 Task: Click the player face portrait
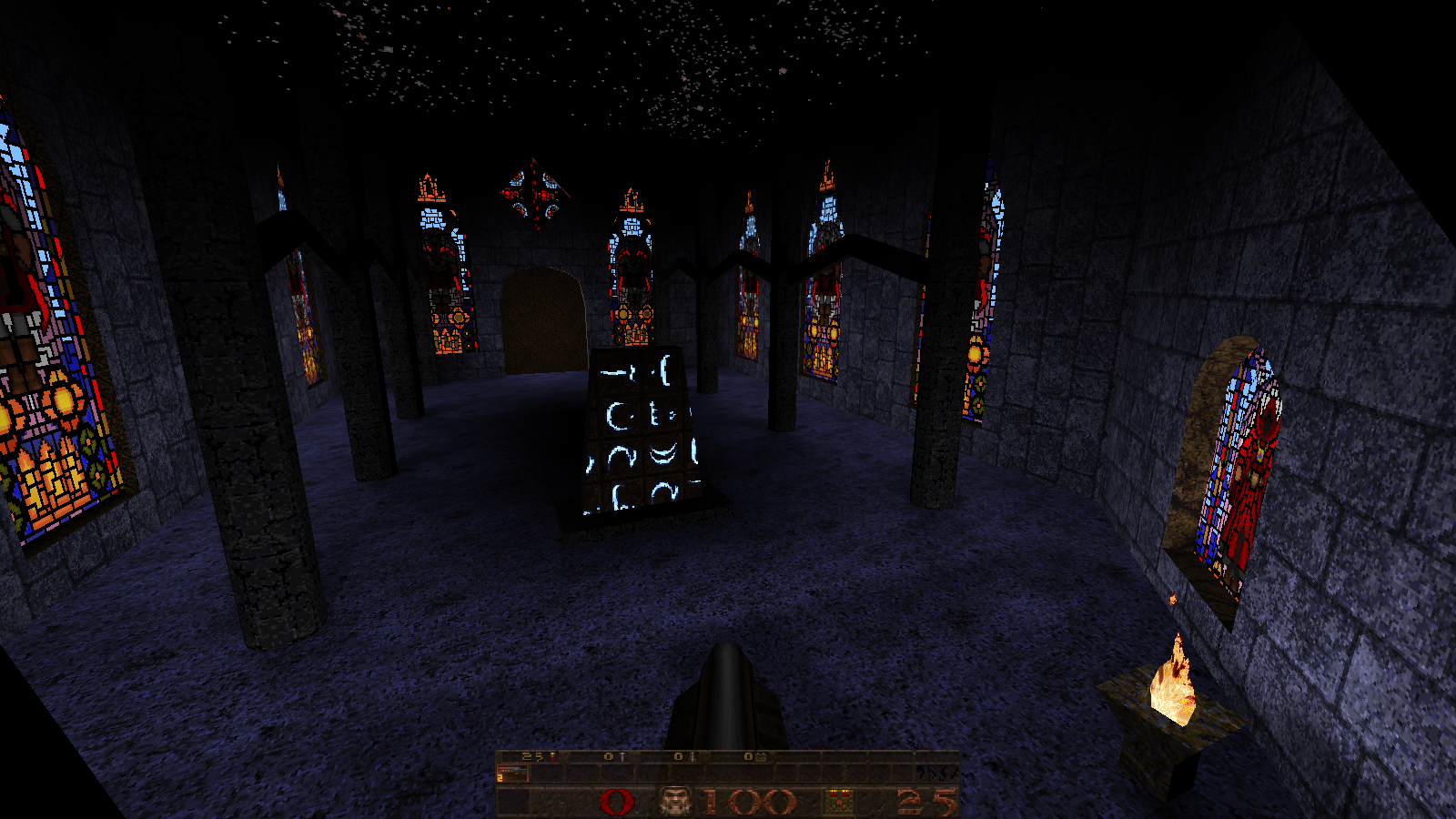coord(674,802)
